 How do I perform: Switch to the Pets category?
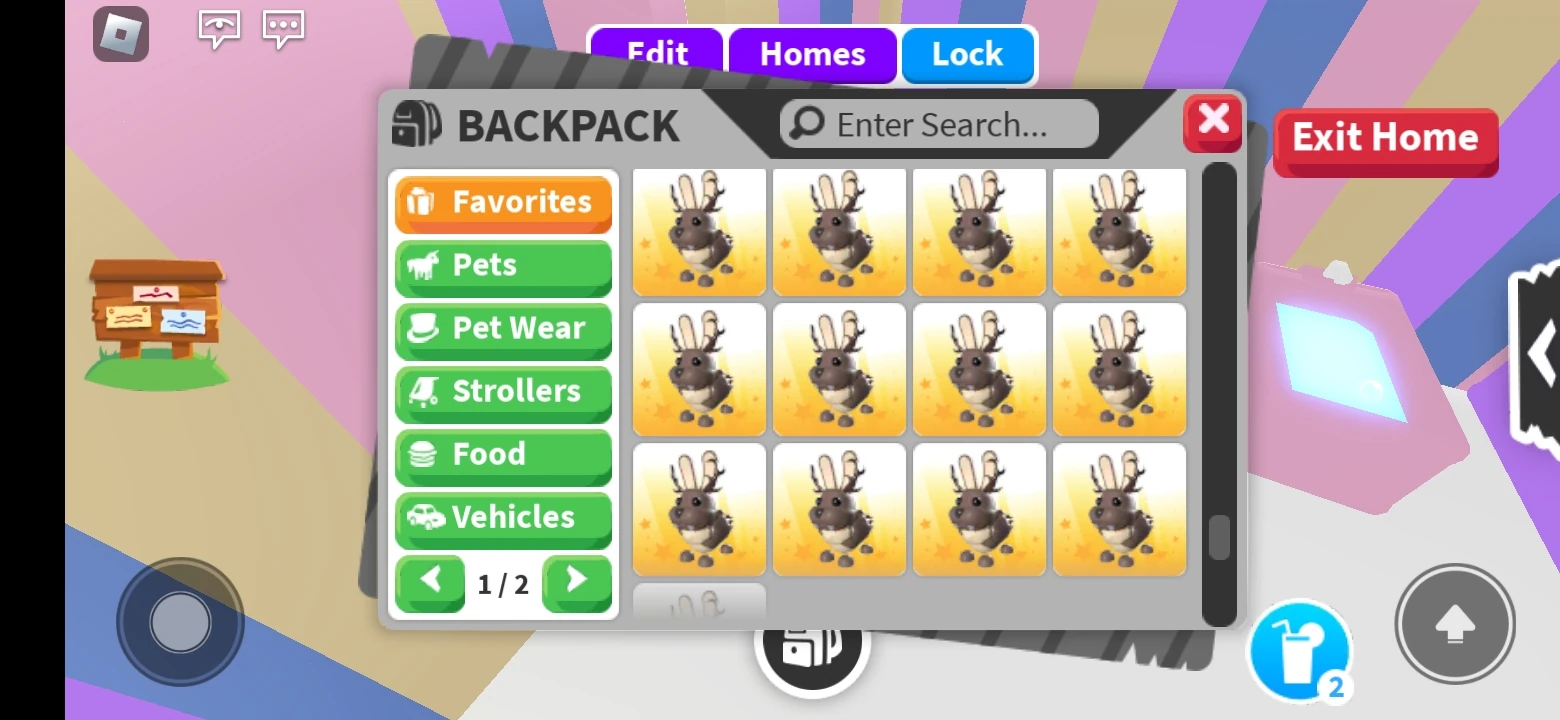click(x=503, y=265)
